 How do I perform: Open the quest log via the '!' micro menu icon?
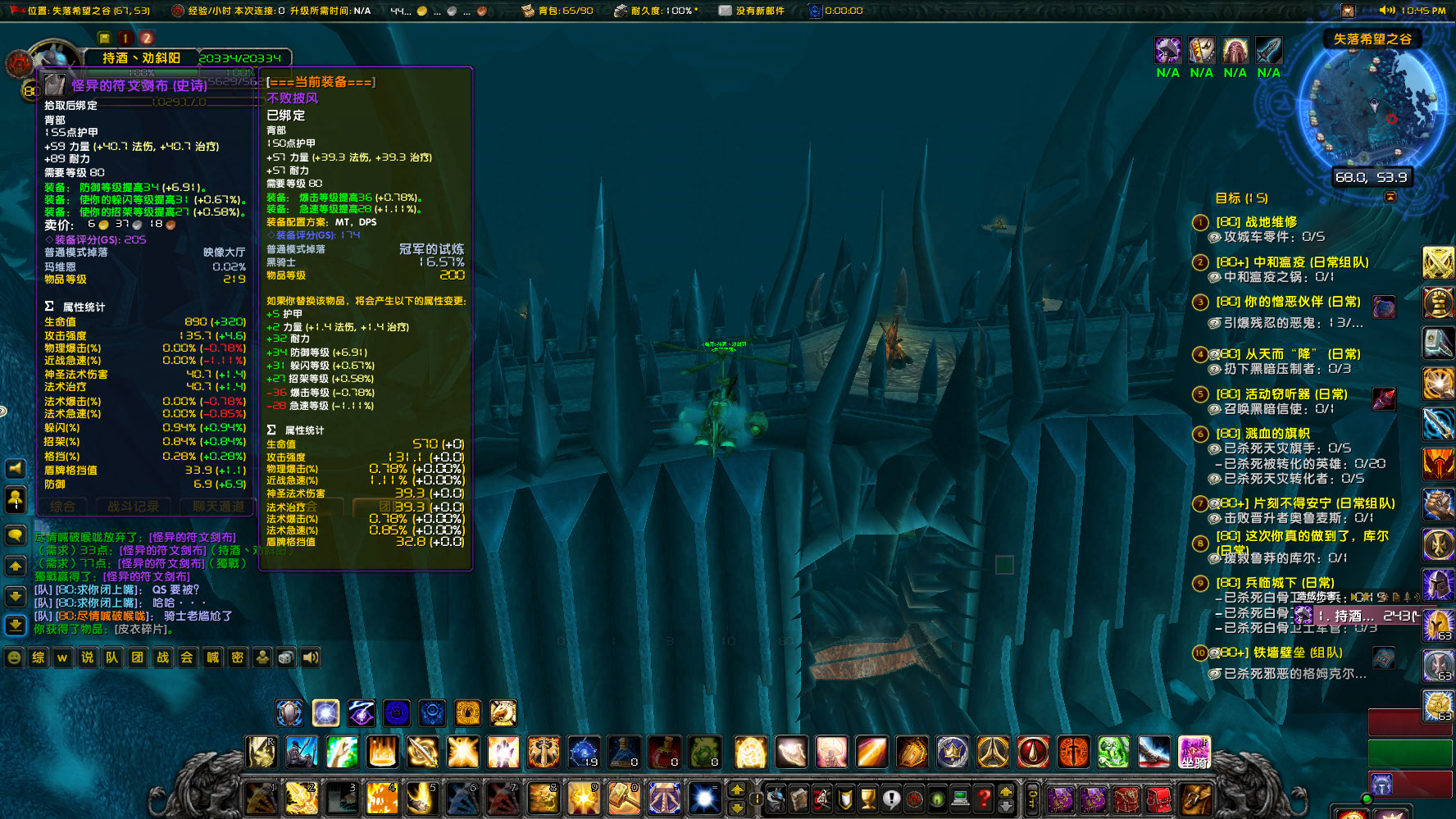coord(892,799)
